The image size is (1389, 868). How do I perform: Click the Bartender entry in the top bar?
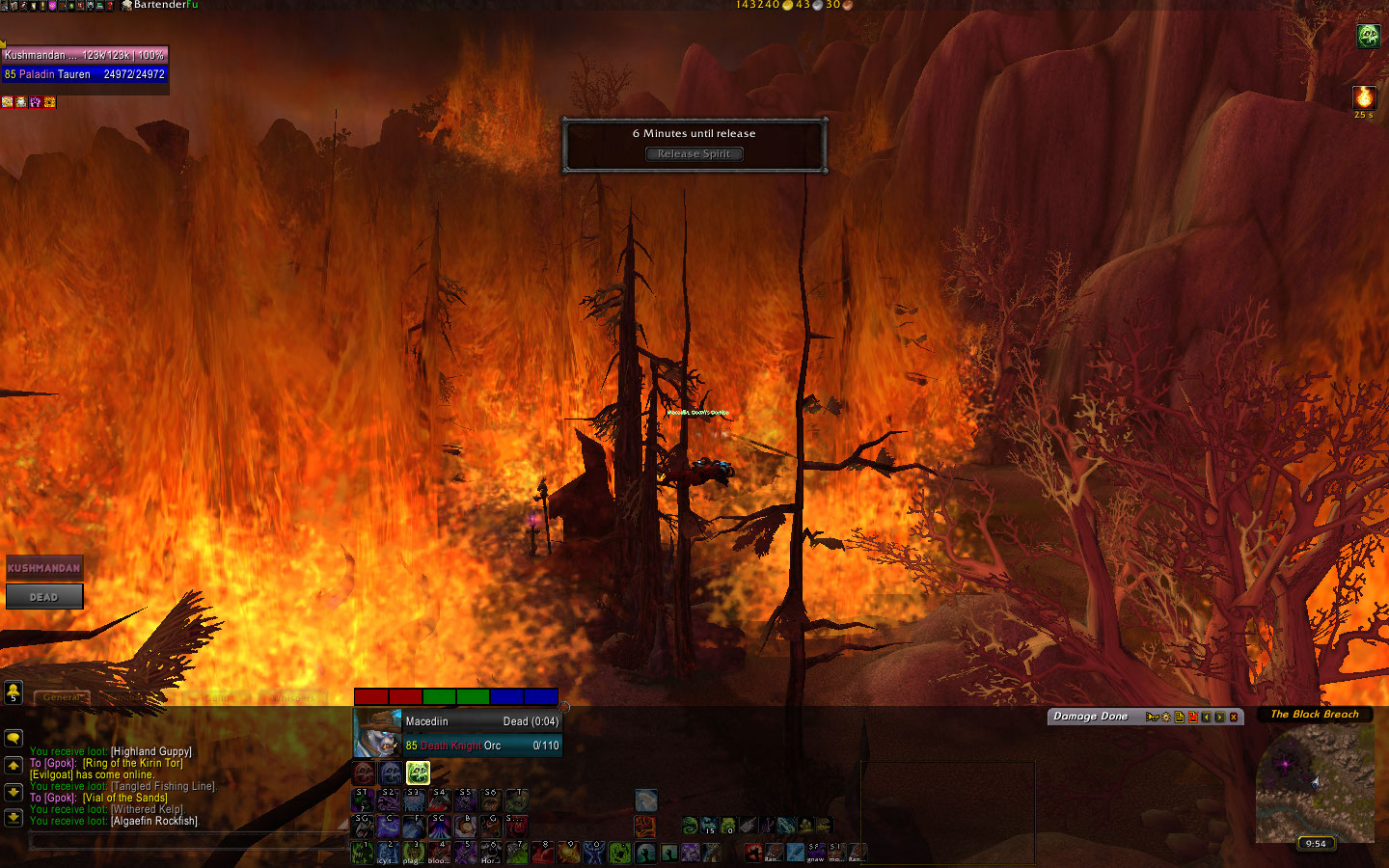click(160, 5)
